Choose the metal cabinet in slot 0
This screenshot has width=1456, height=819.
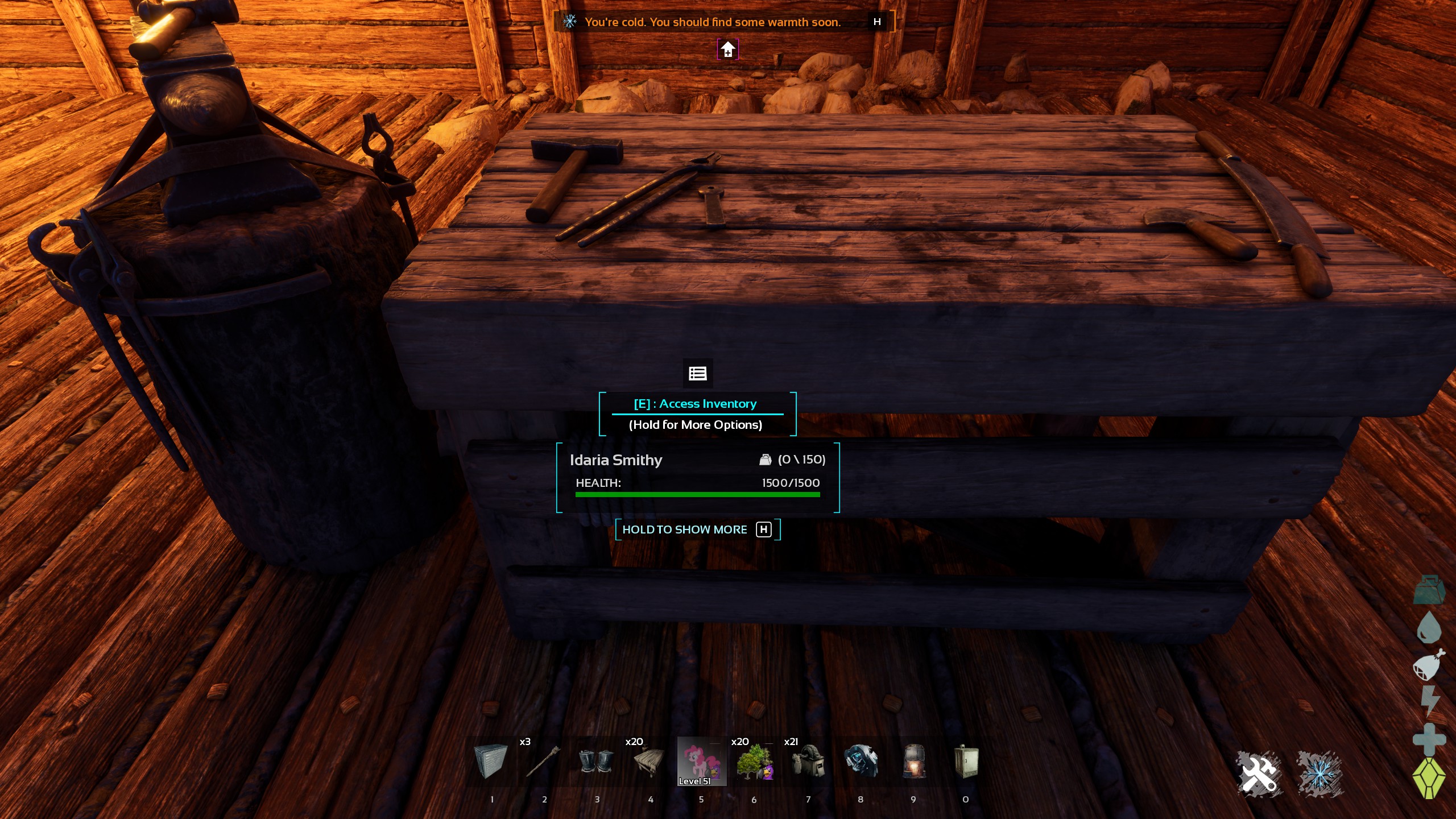[966, 762]
